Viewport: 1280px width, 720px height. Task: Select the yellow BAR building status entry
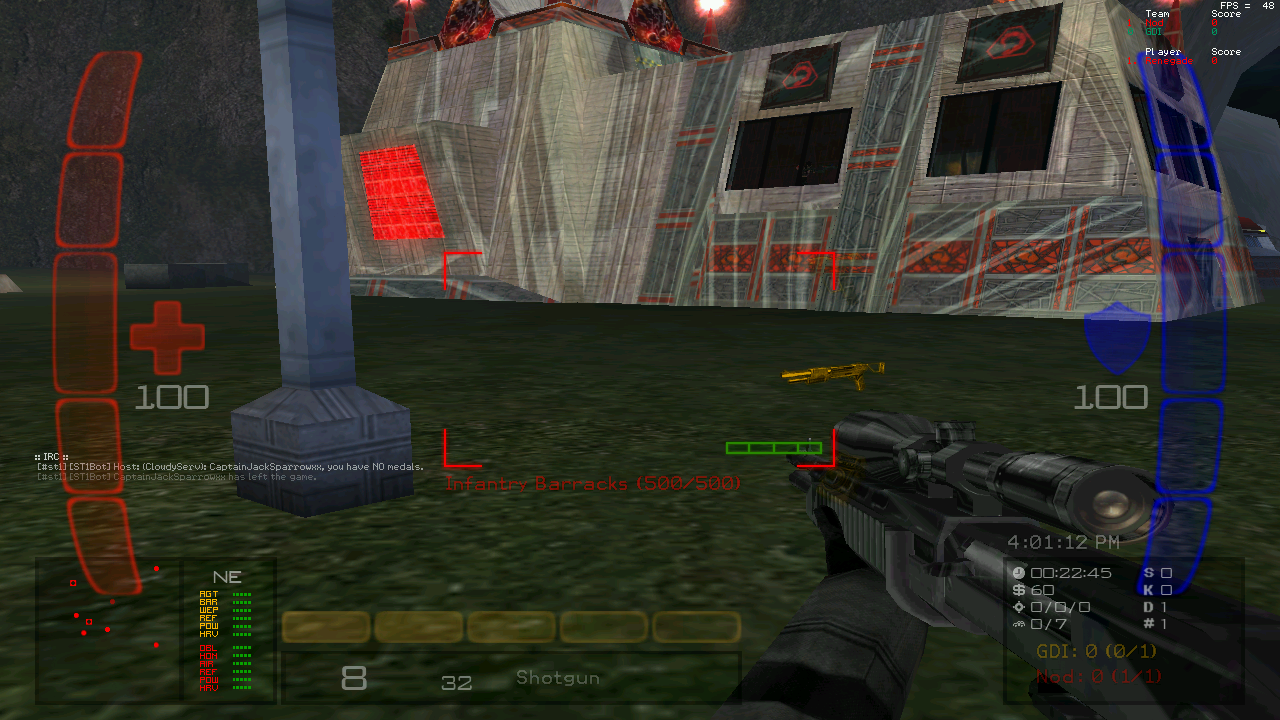[x=209, y=602]
